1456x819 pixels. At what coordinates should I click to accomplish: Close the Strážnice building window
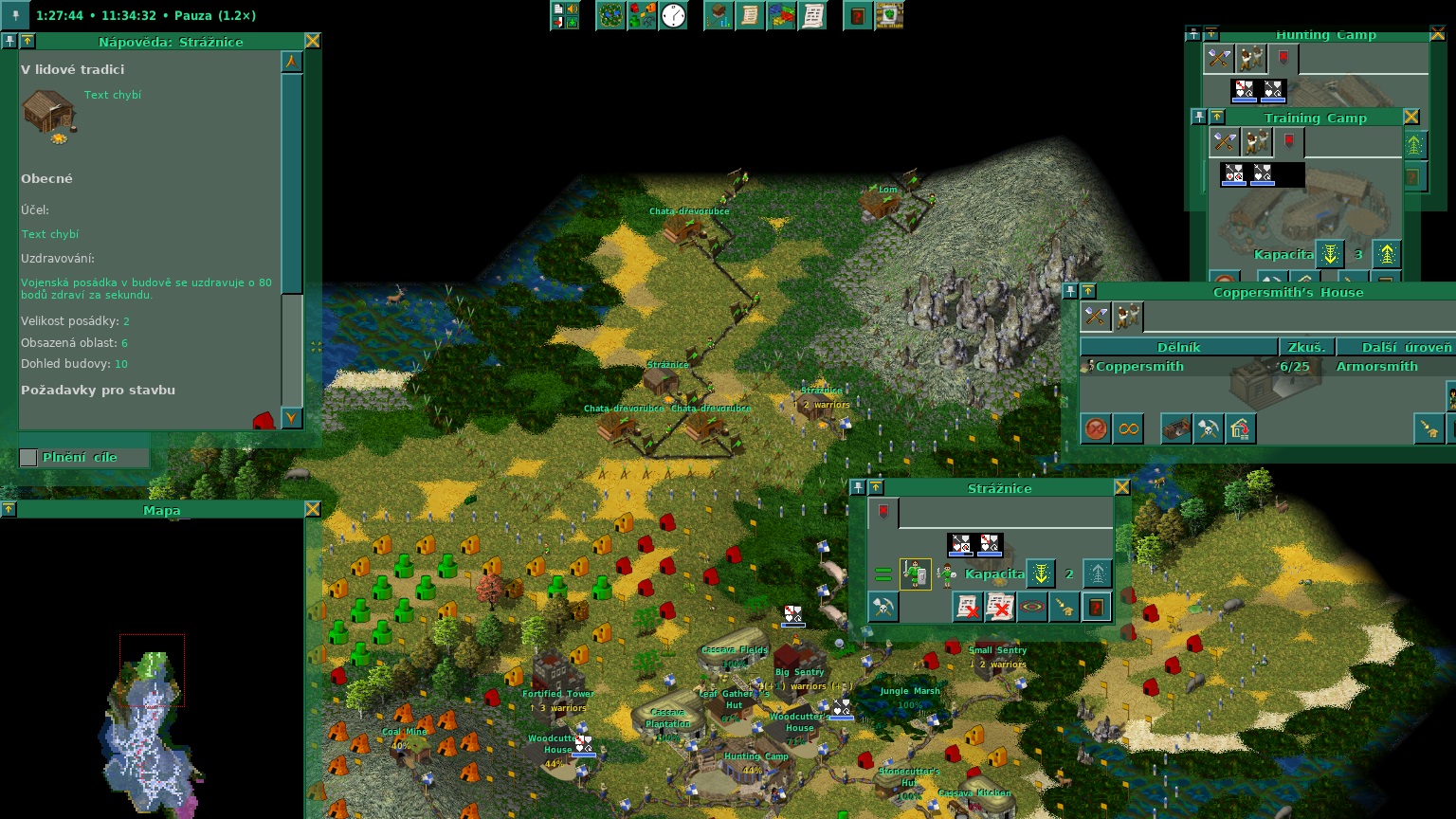(x=1121, y=487)
